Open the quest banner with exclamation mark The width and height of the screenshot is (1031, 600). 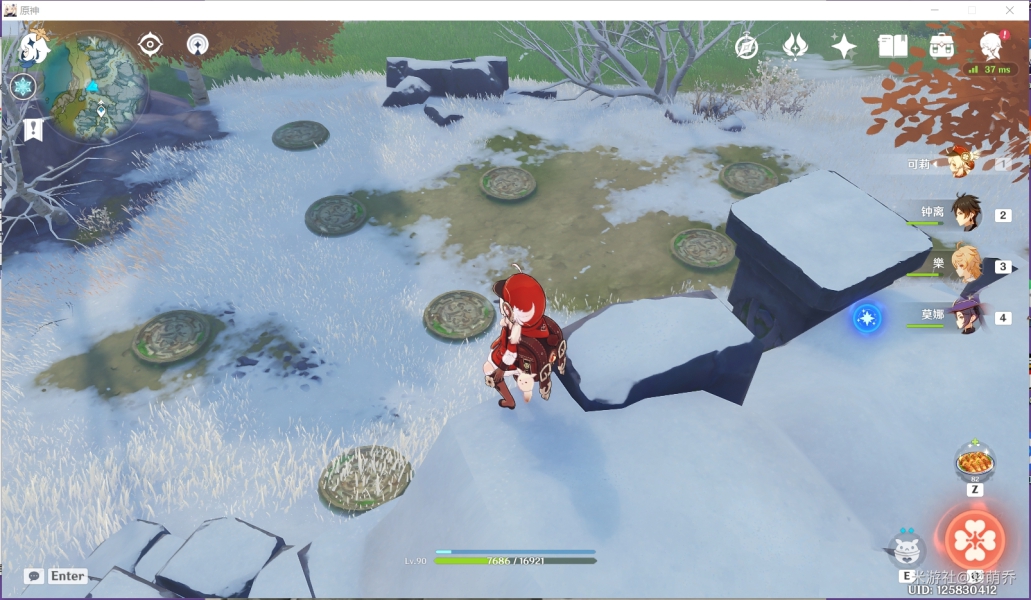[33, 129]
